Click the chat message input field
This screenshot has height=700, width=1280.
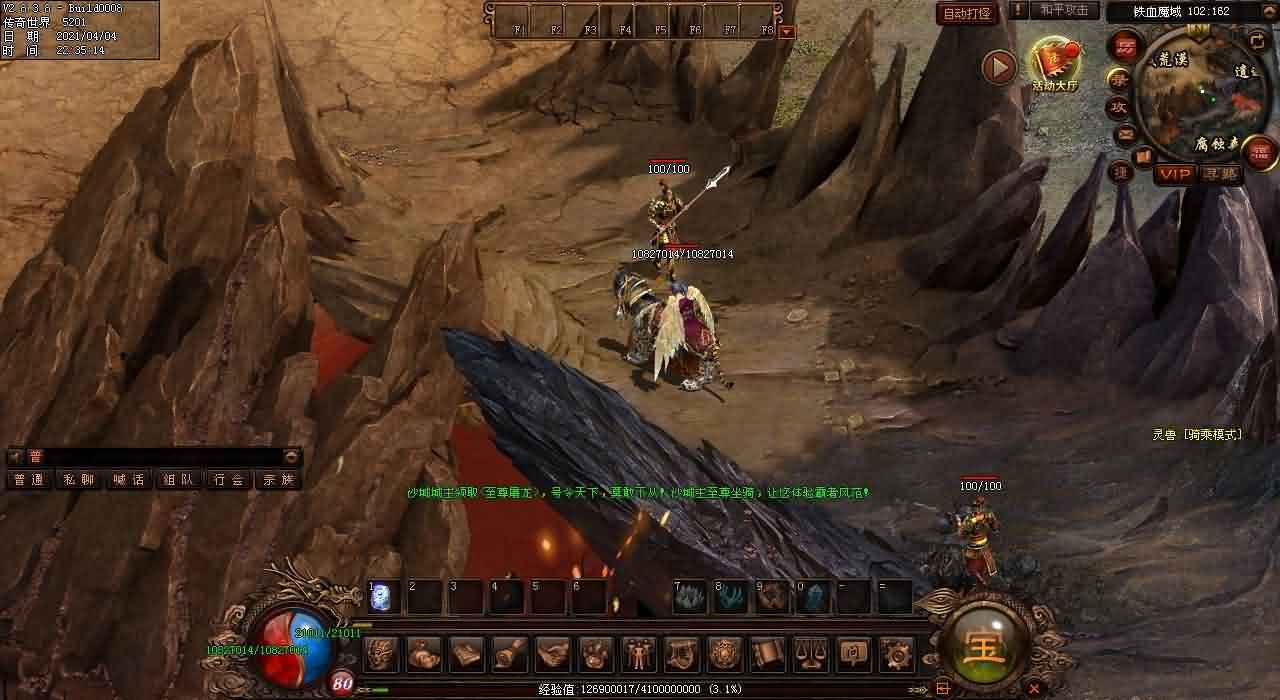(x=160, y=456)
